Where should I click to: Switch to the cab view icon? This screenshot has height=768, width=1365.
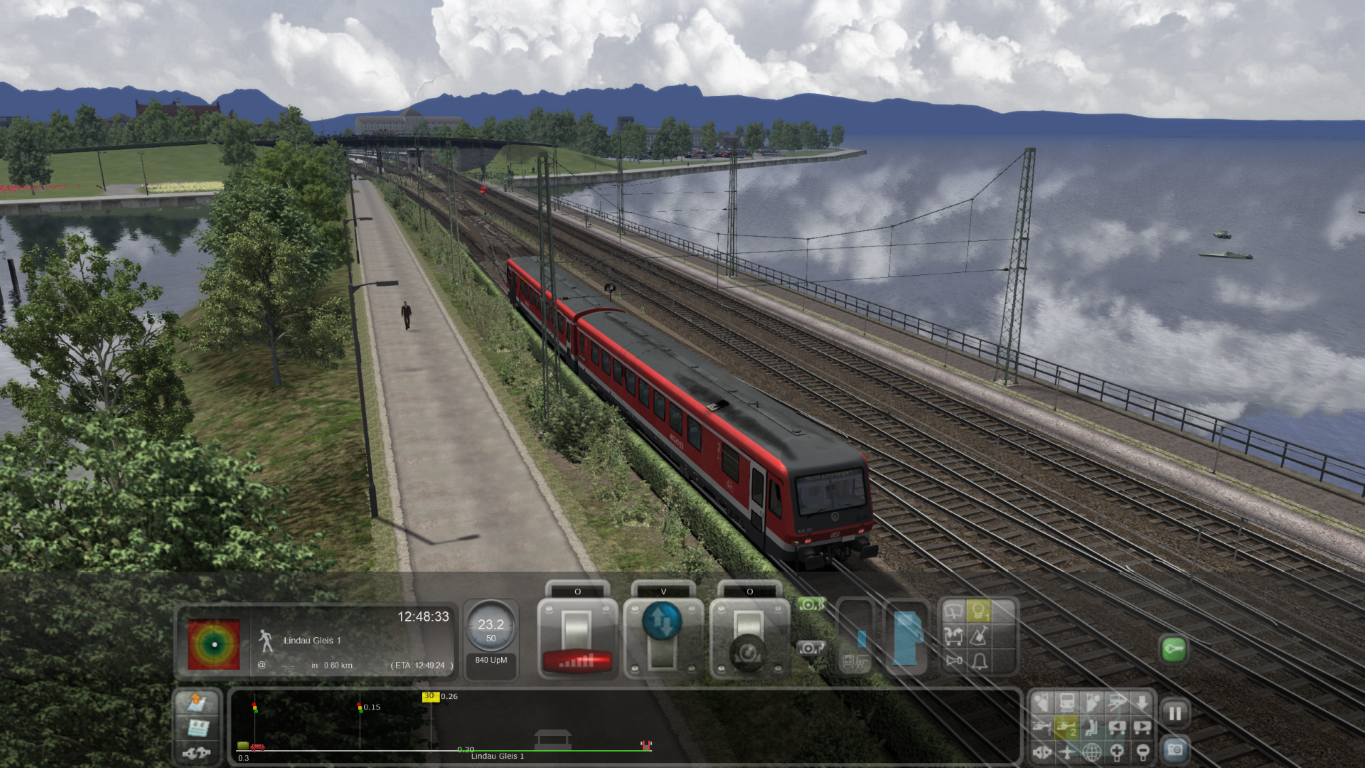(x=1067, y=702)
